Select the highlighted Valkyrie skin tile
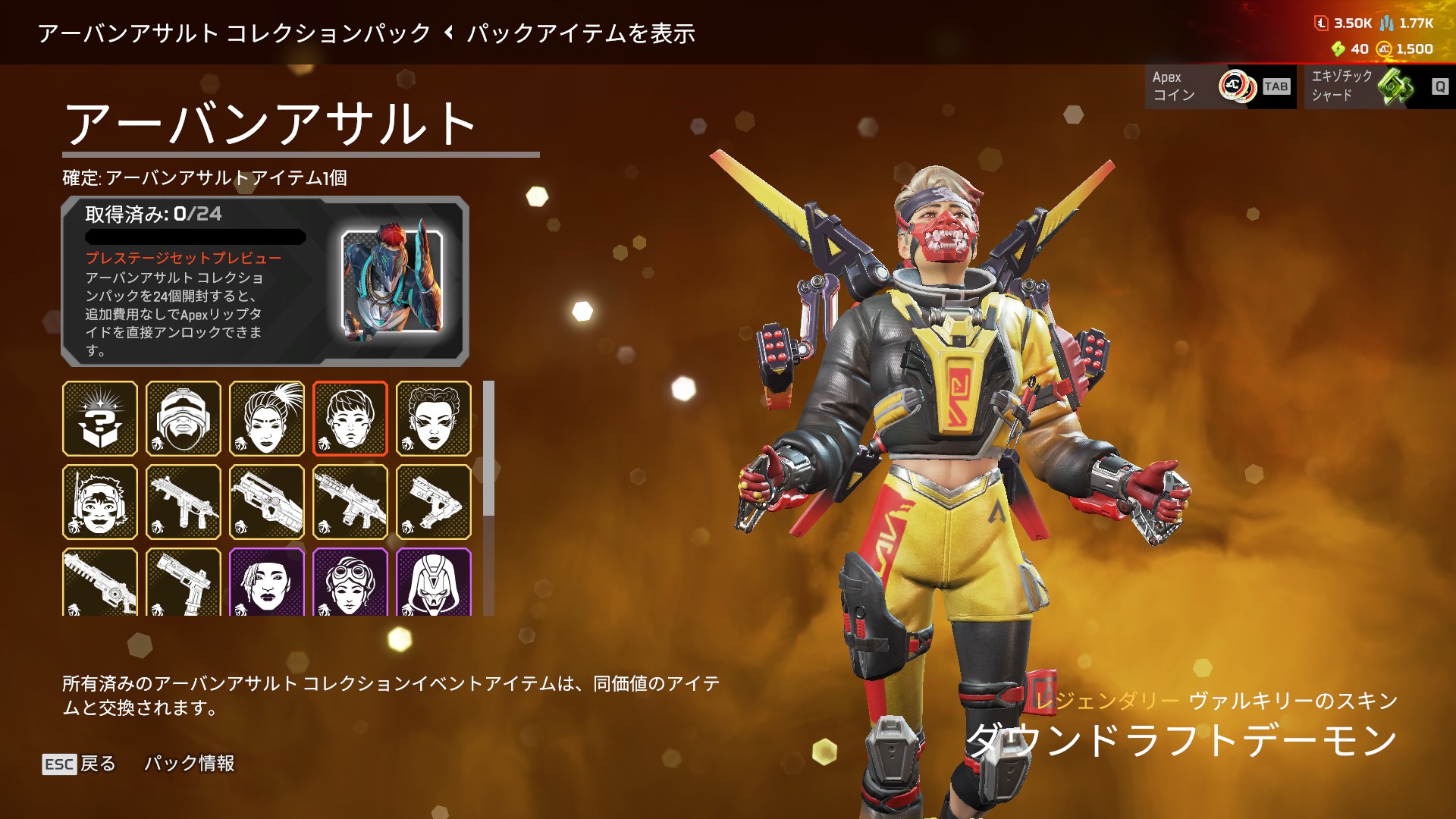 point(350,419)
